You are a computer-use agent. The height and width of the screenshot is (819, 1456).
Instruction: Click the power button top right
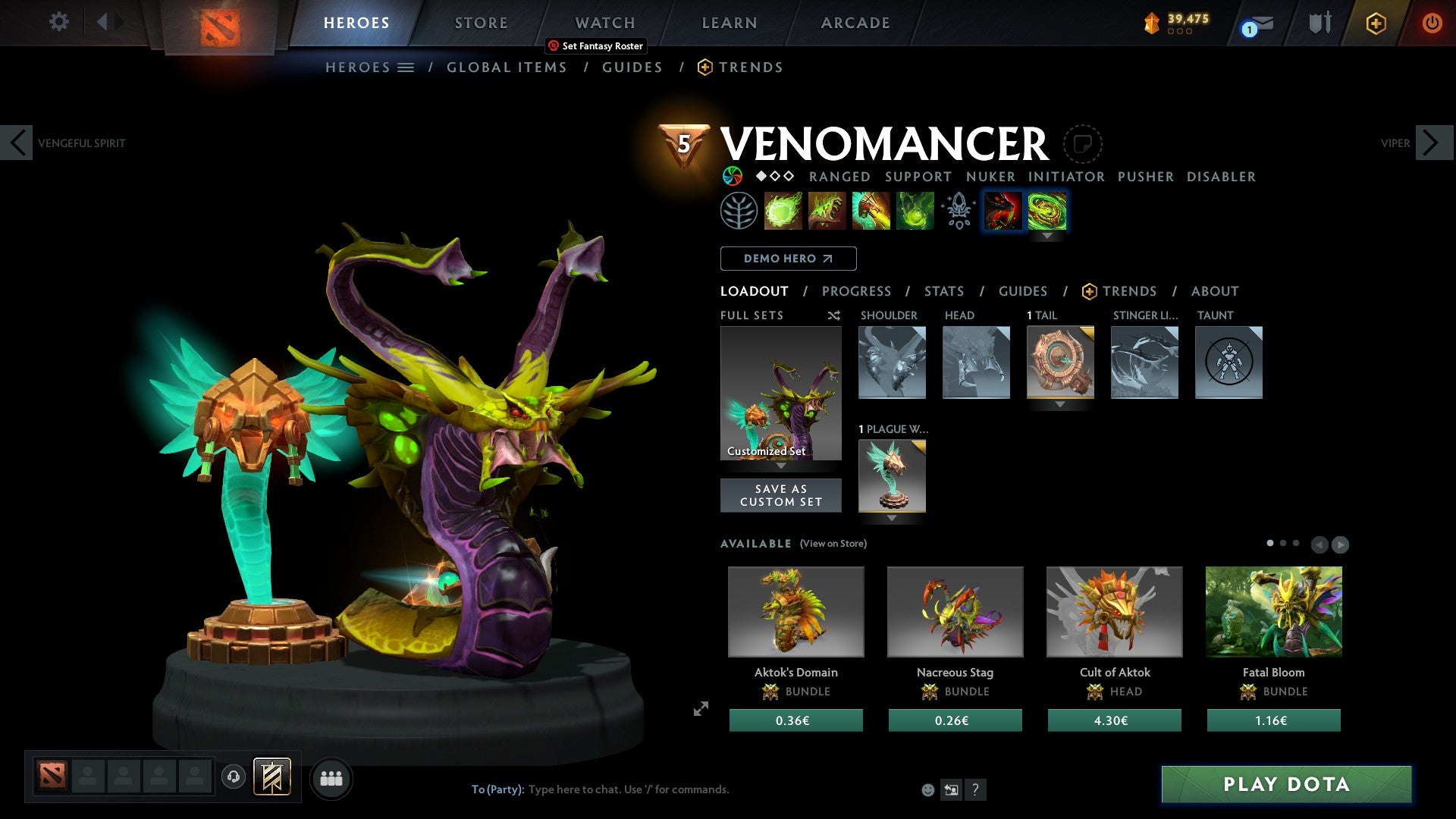click(1432, 23)
